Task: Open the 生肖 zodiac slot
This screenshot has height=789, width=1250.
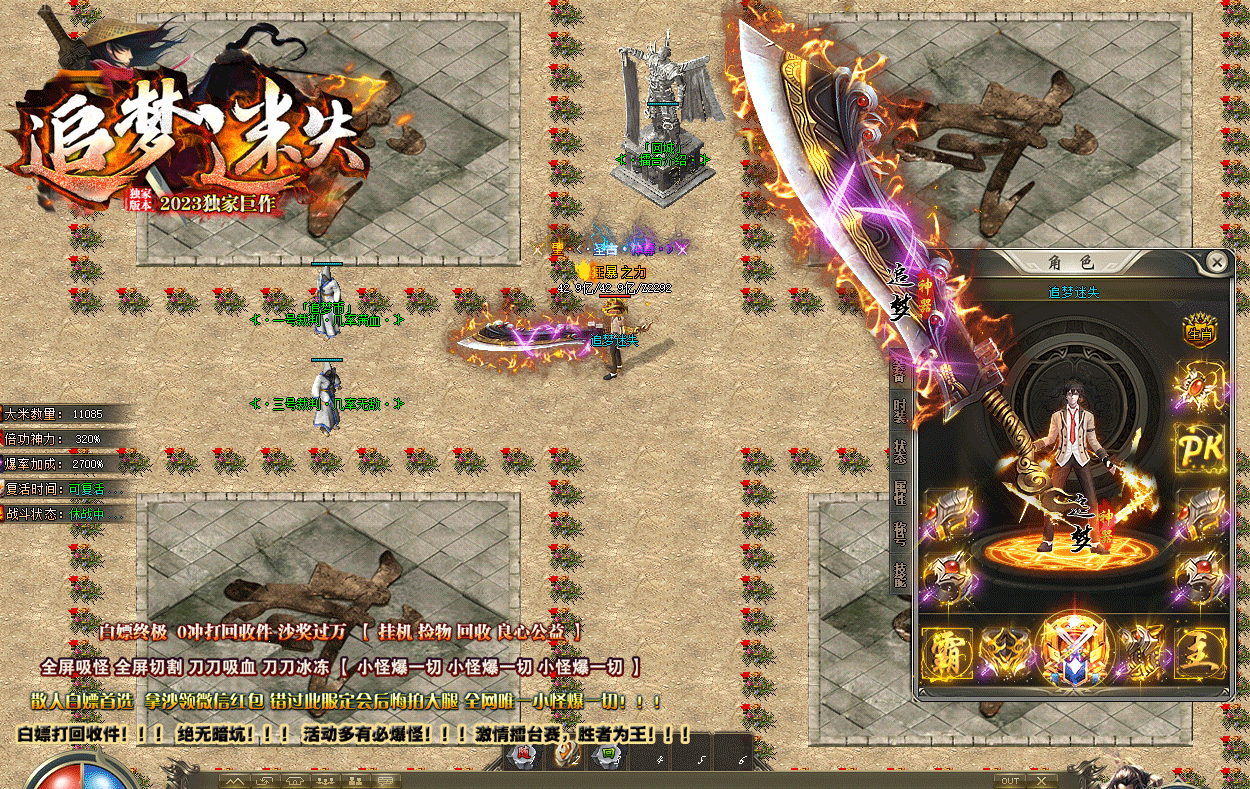Action: pos(1199,333)
